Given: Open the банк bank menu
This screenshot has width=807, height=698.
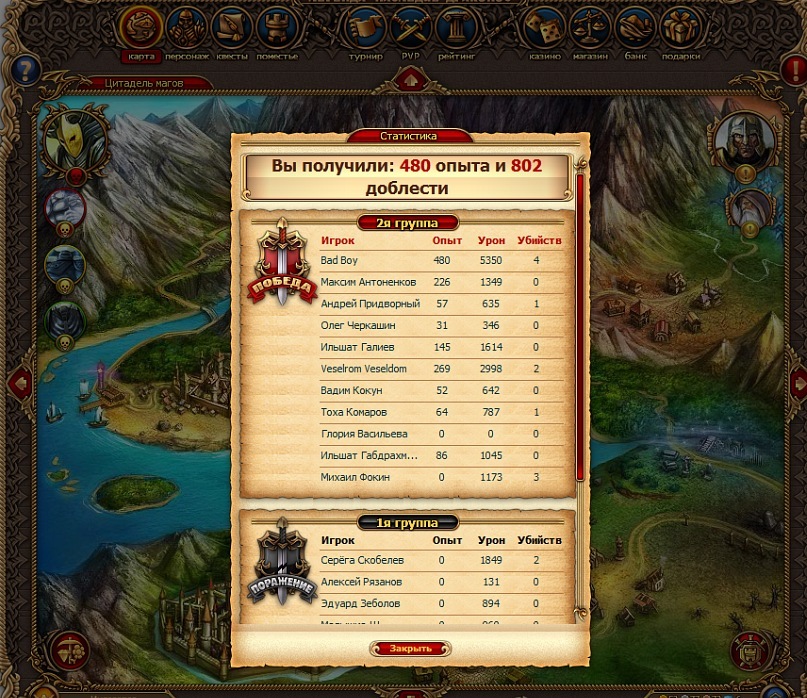Looking at the screenshot, I should (x=635, y=30).
